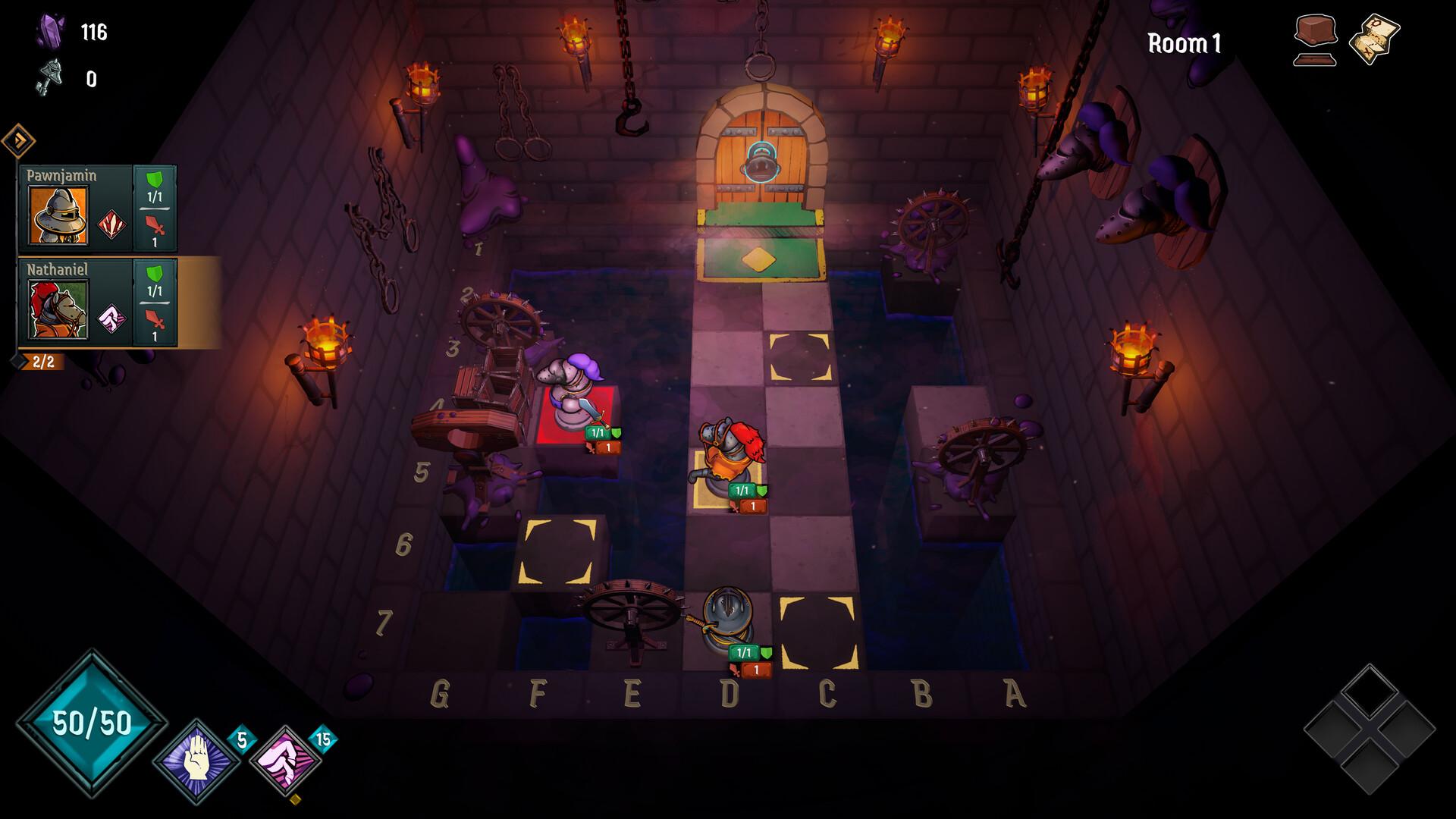Expand the 2/2 party counter badge
1456x819 pixels.
tap(42, 362)
